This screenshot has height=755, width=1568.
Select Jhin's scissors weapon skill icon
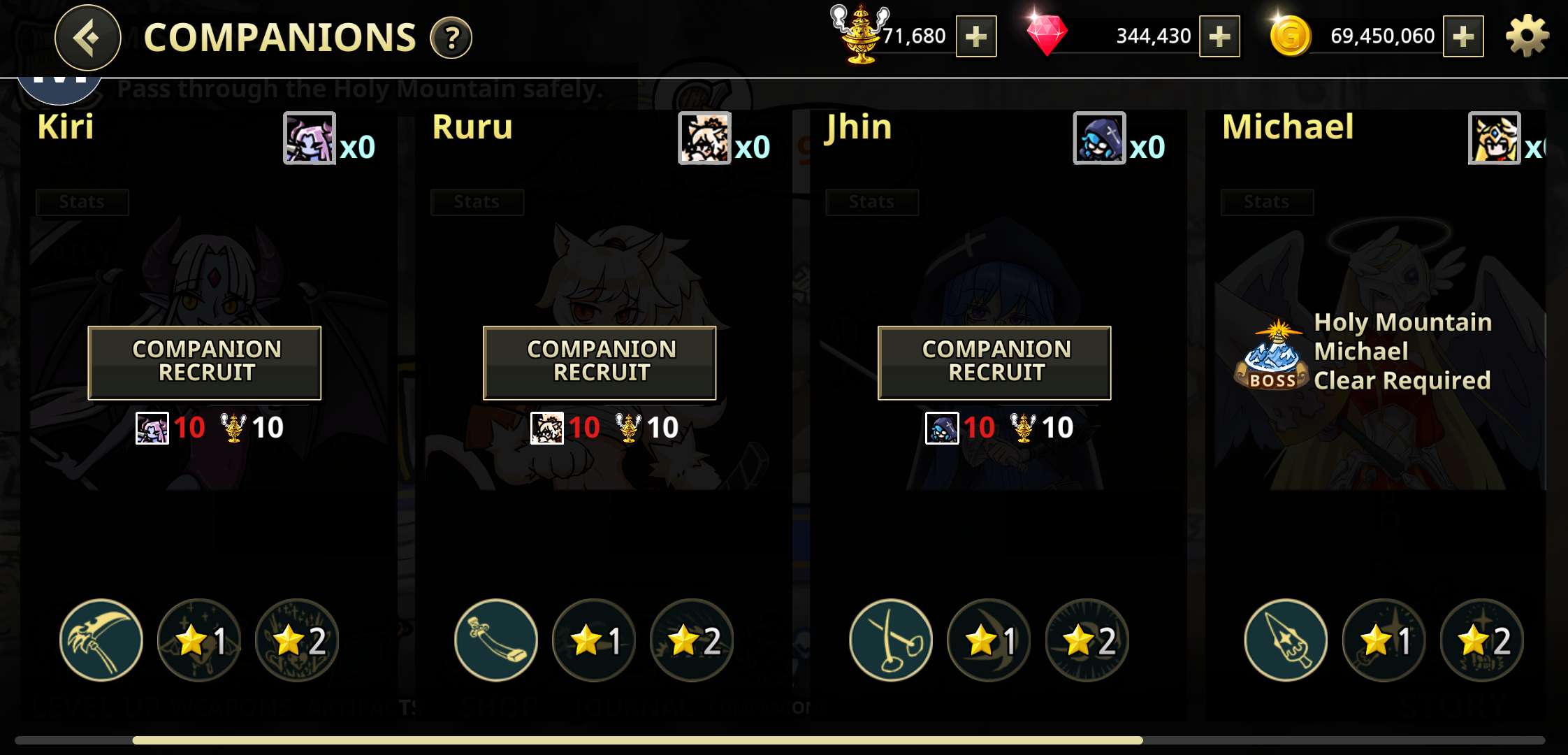pos(891,640)
